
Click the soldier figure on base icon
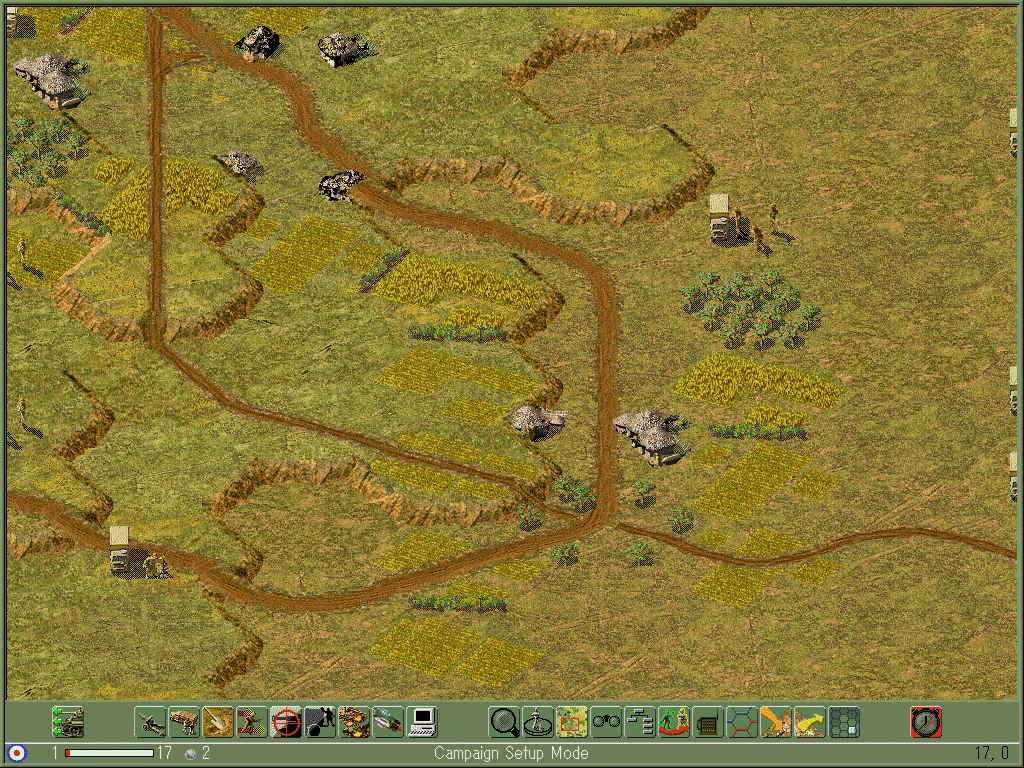click(538, 721)
